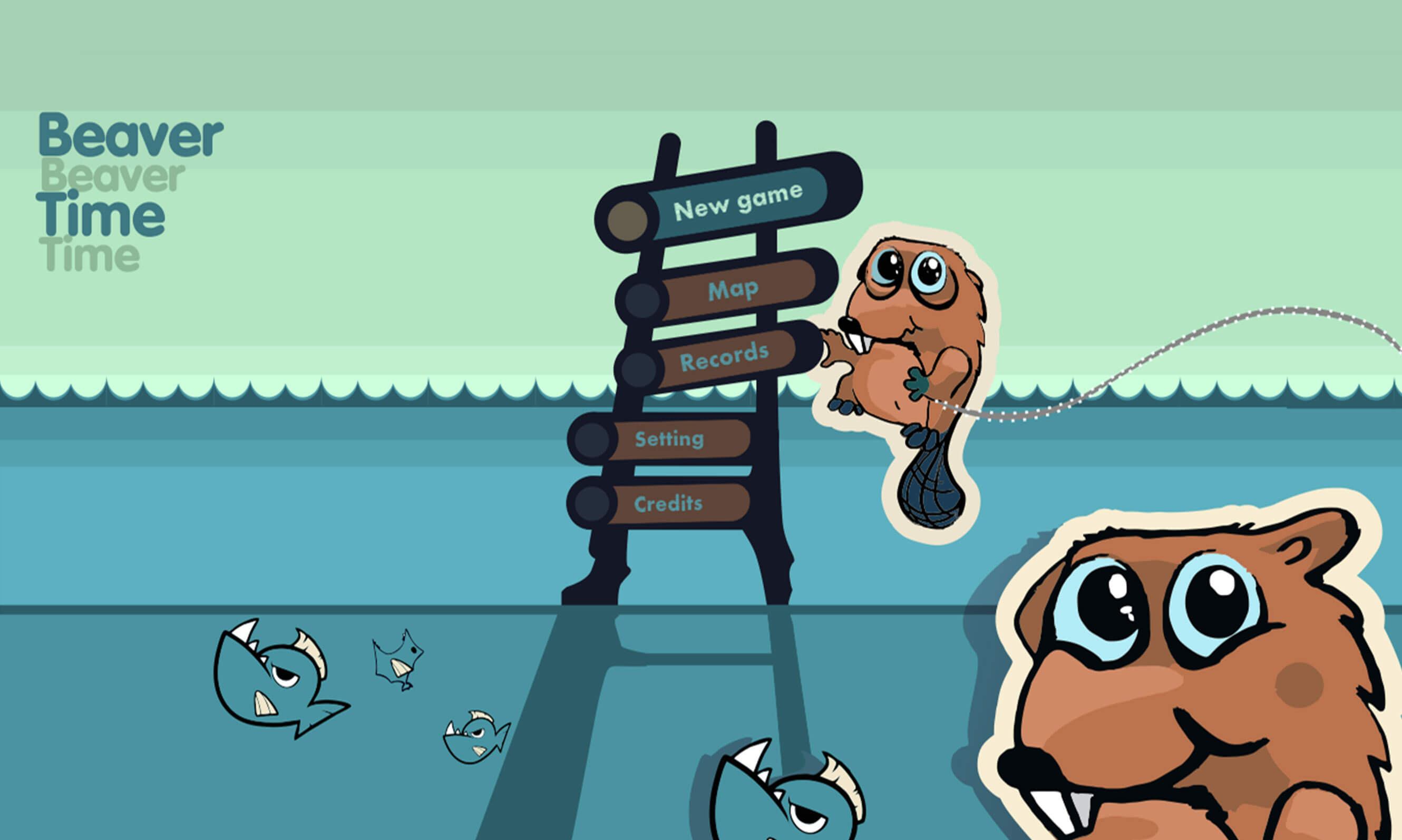View the Records log button
This screenshot has height=840, width=1402.
[x=724, y=357]
